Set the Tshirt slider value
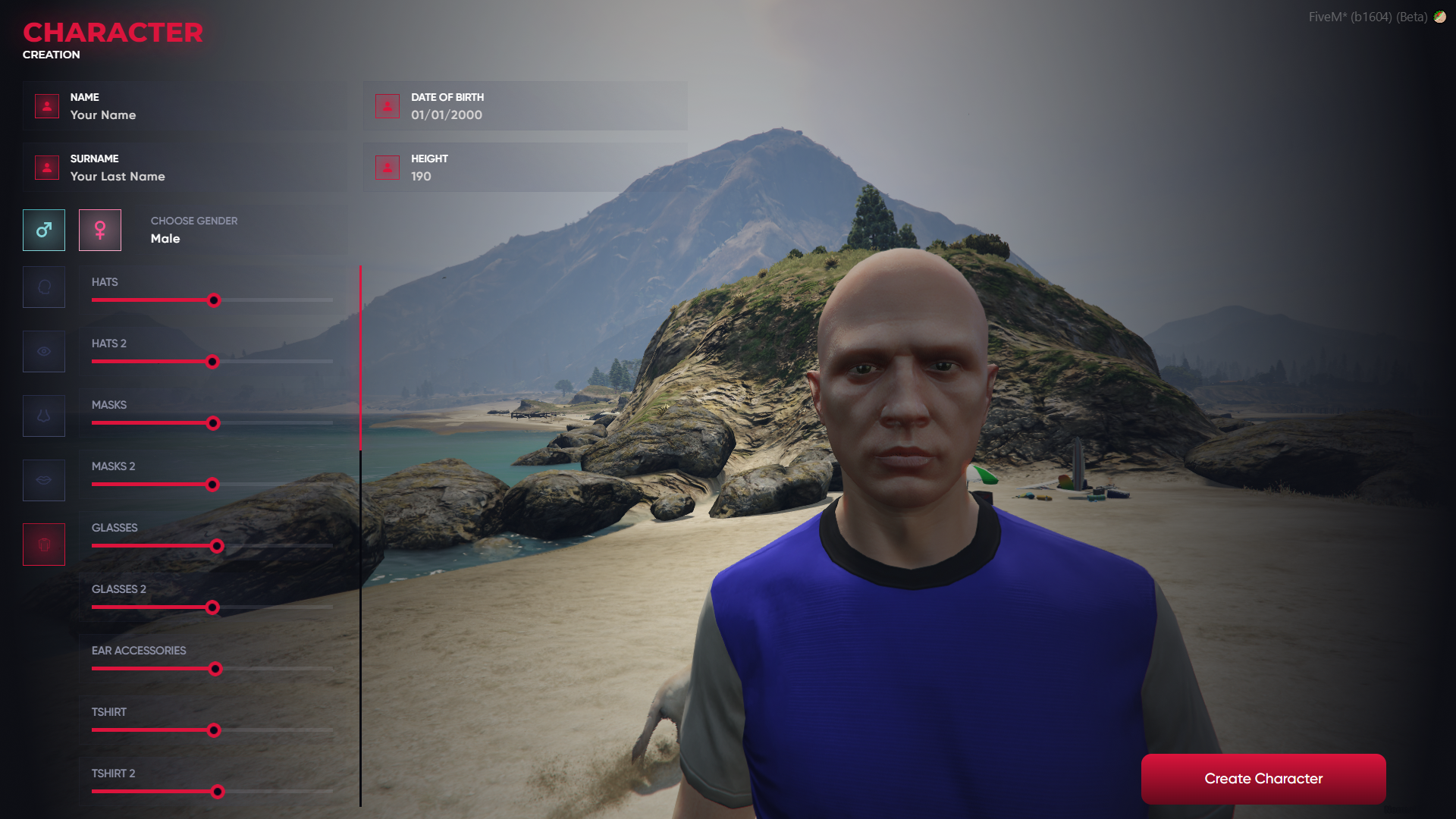Viewport: 1456px width, 819px height. coord(214,730)
